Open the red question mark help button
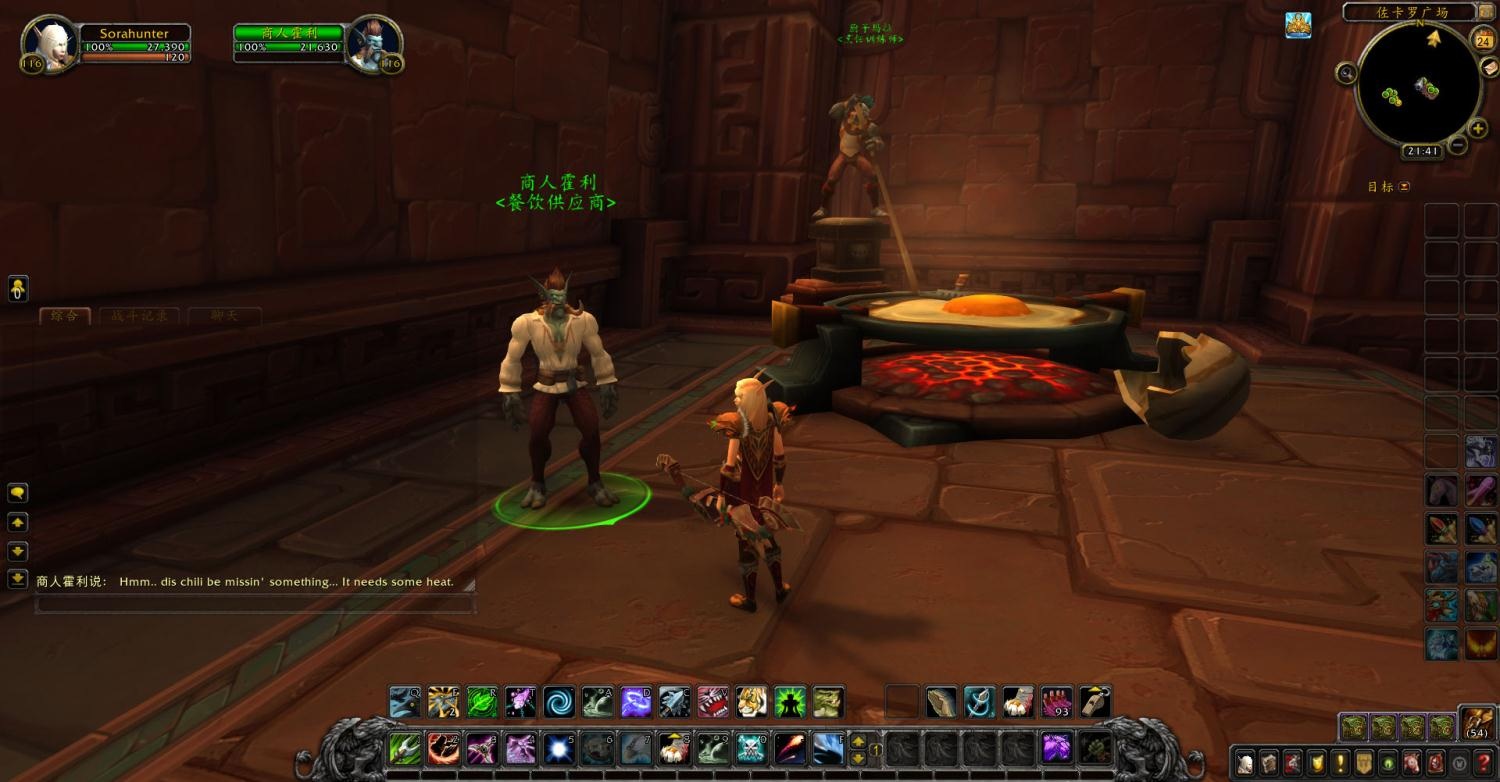The image size is (1500, 782). pos(1484,762)
